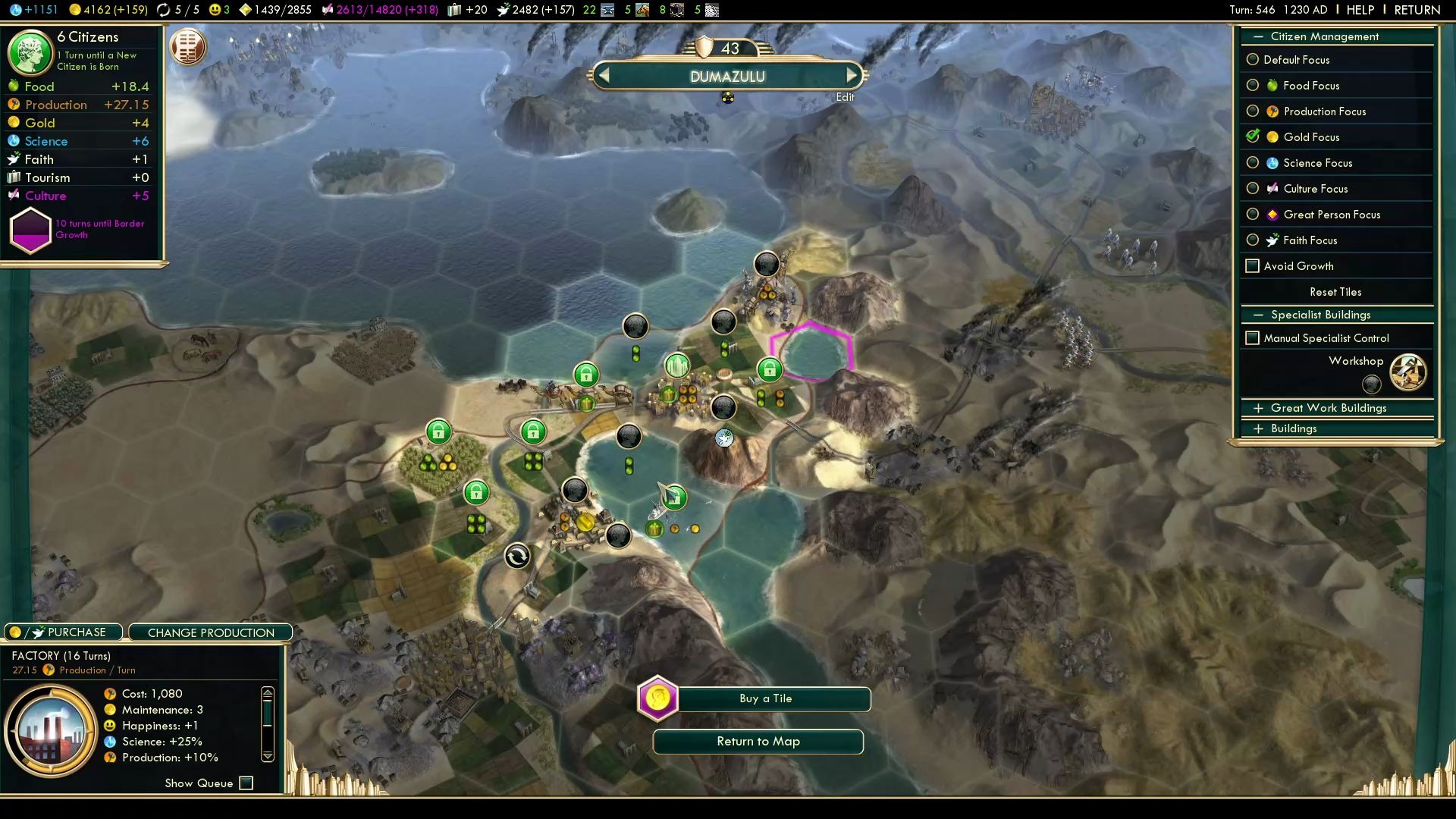Image resolution: width=1456 pixels, height=819 pixels.
Task: Toggle the Avoid Growth checkbox
Action: (x=1253, y=266)
